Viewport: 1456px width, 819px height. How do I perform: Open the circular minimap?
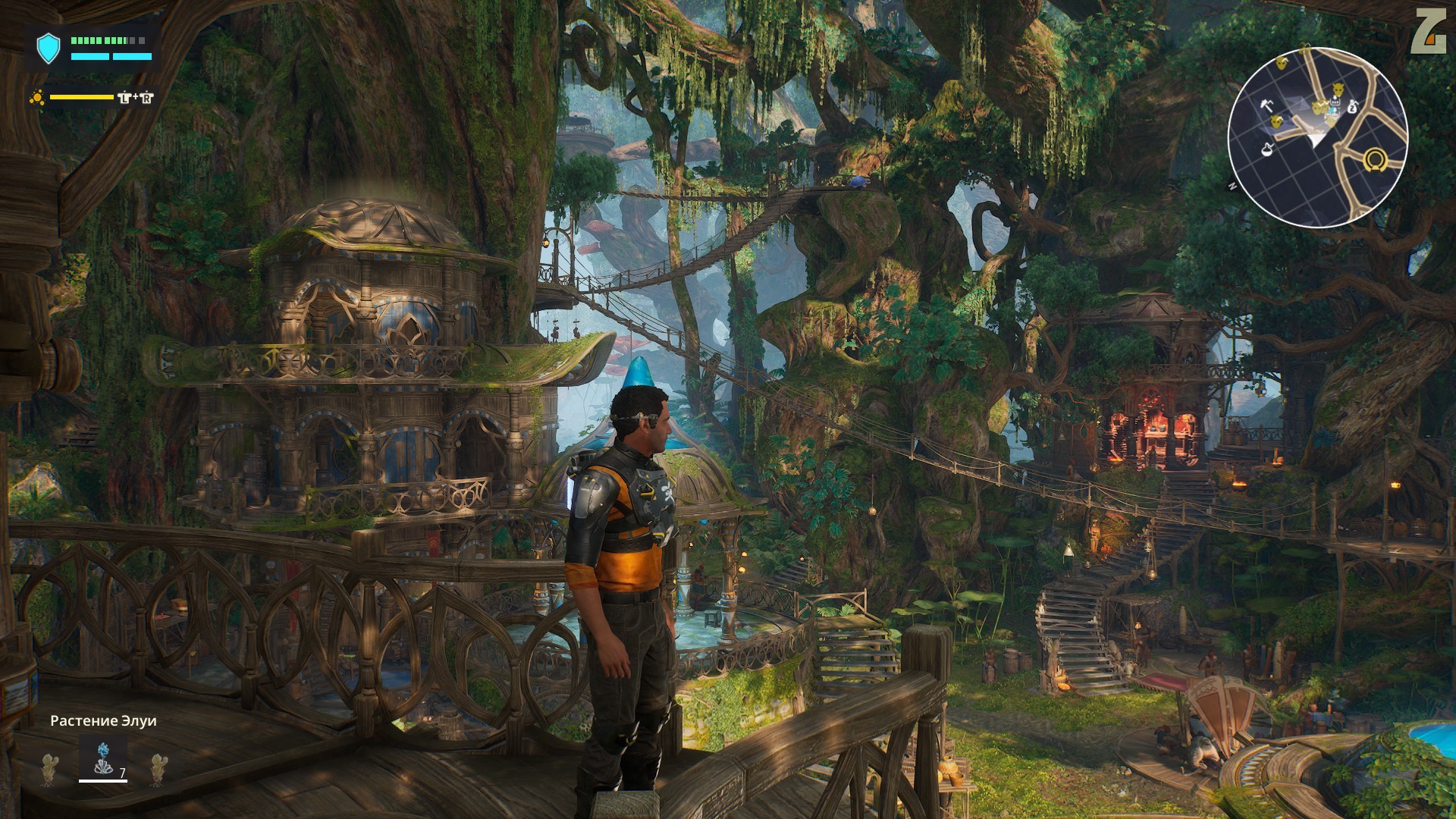tap(1317, 135)
